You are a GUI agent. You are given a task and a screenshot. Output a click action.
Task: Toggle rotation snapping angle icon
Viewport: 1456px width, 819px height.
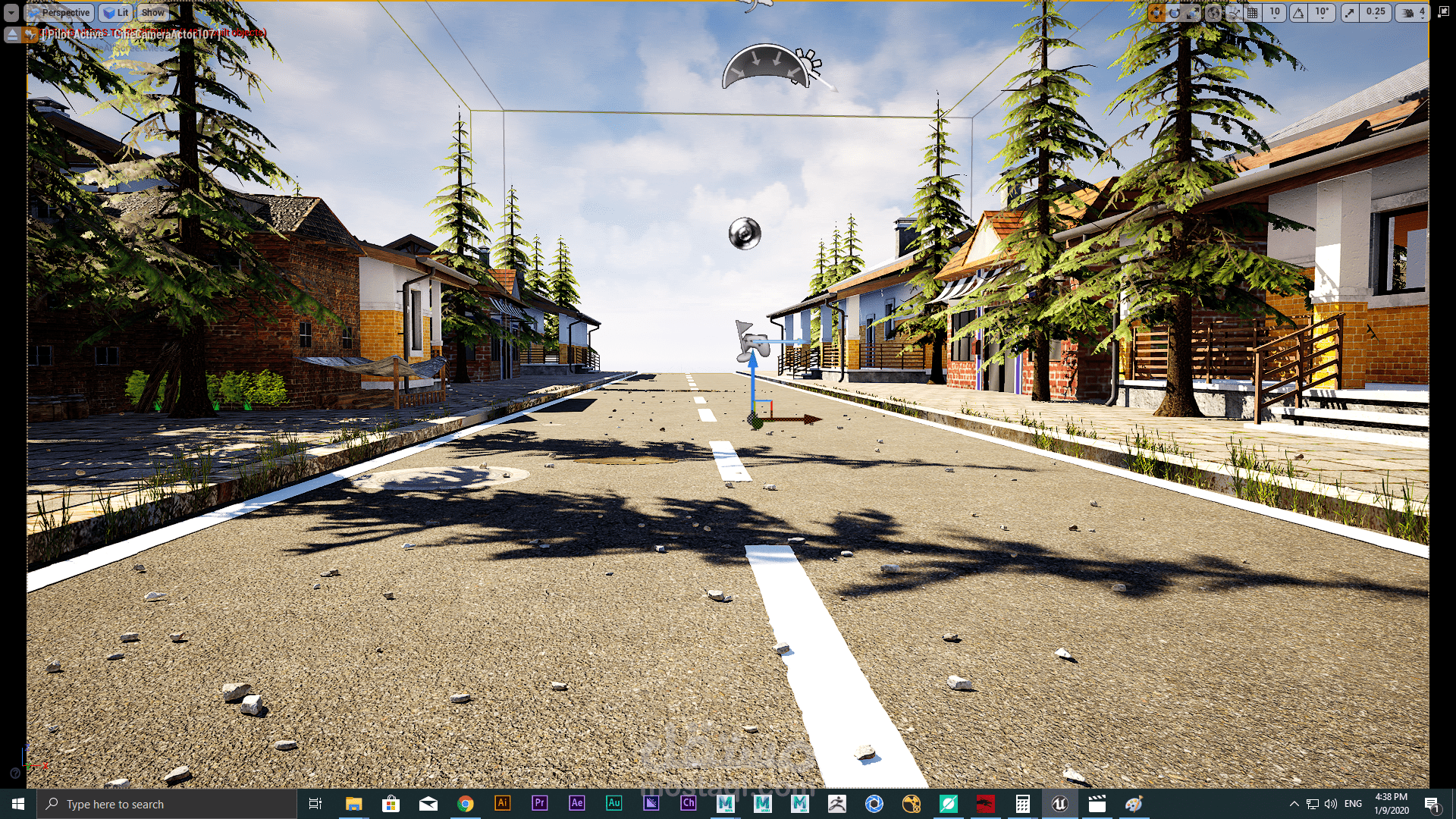point(1299,13)
